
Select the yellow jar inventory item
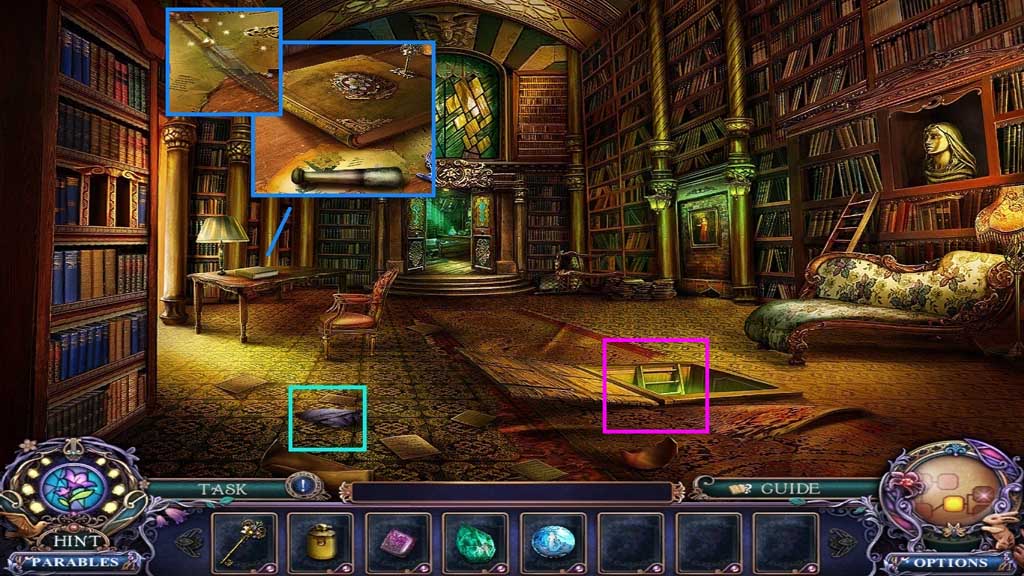coord(321,543)
